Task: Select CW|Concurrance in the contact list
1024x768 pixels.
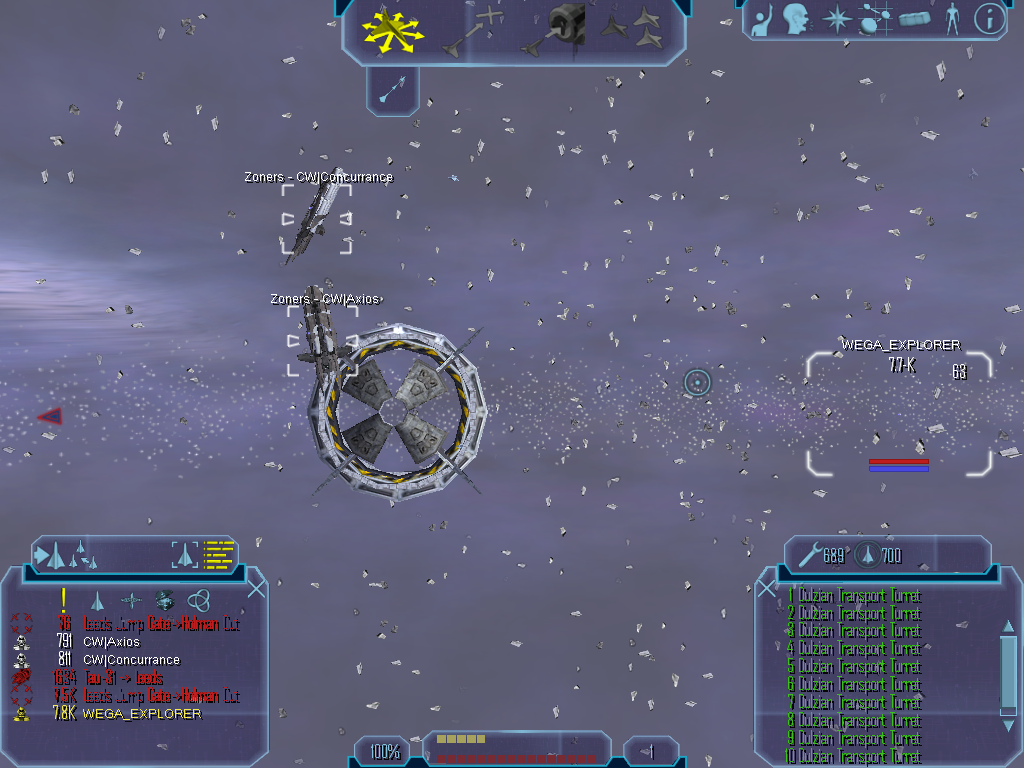Action: pyautogui.click(x=131, y=660)
